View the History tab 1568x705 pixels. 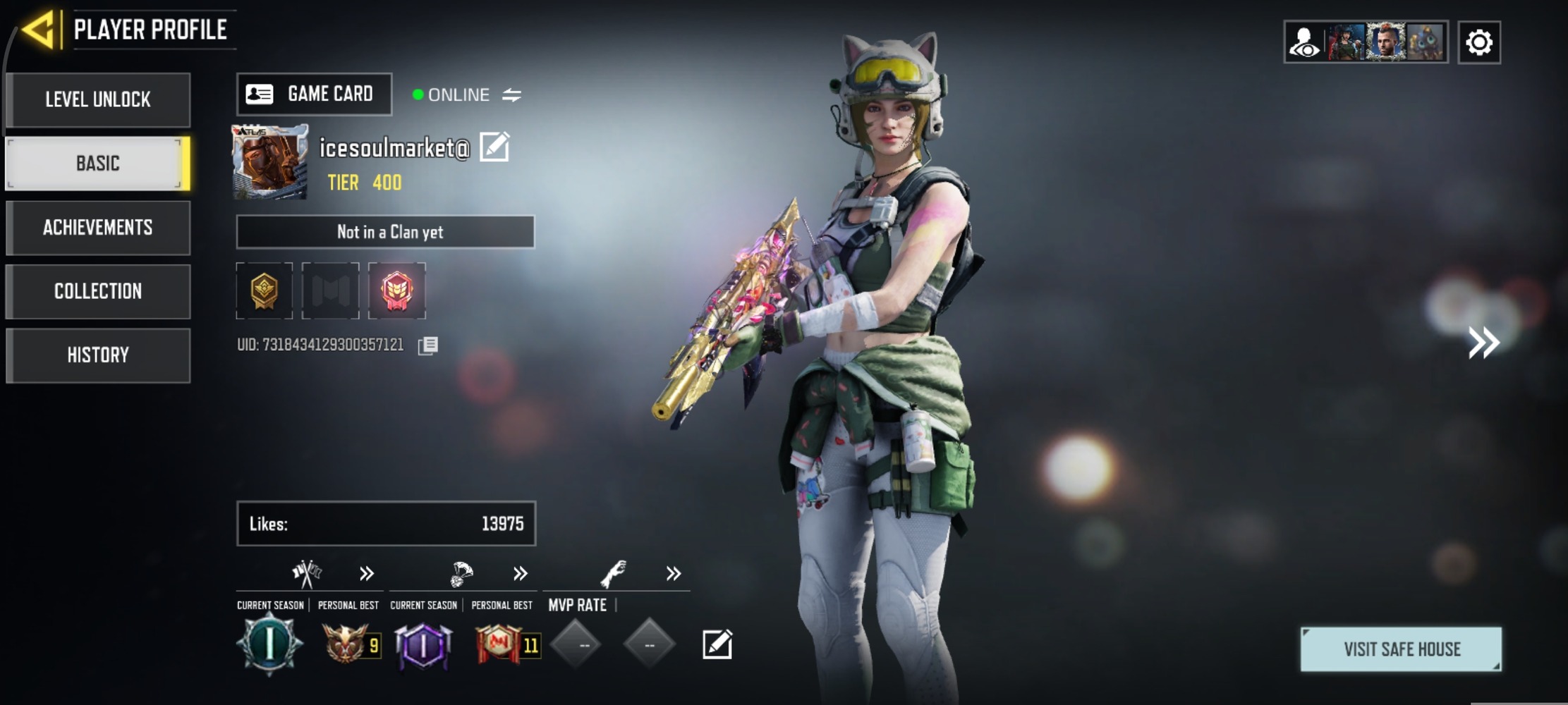(x=98, y=355)
